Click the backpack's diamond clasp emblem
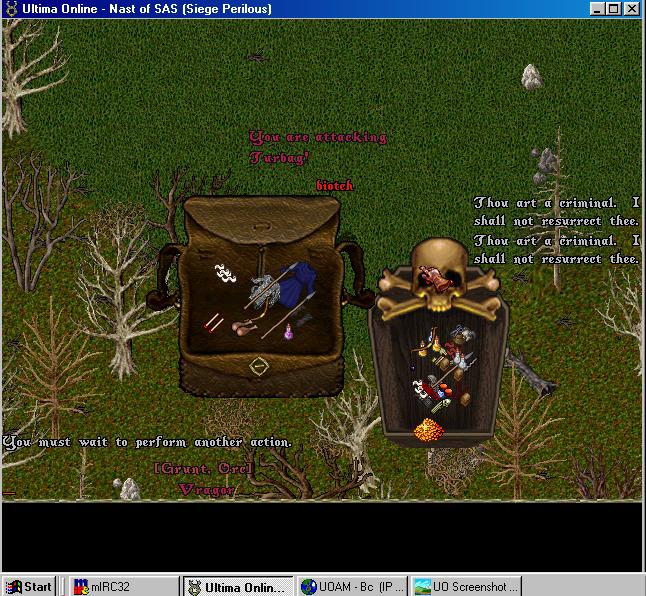 258,367
